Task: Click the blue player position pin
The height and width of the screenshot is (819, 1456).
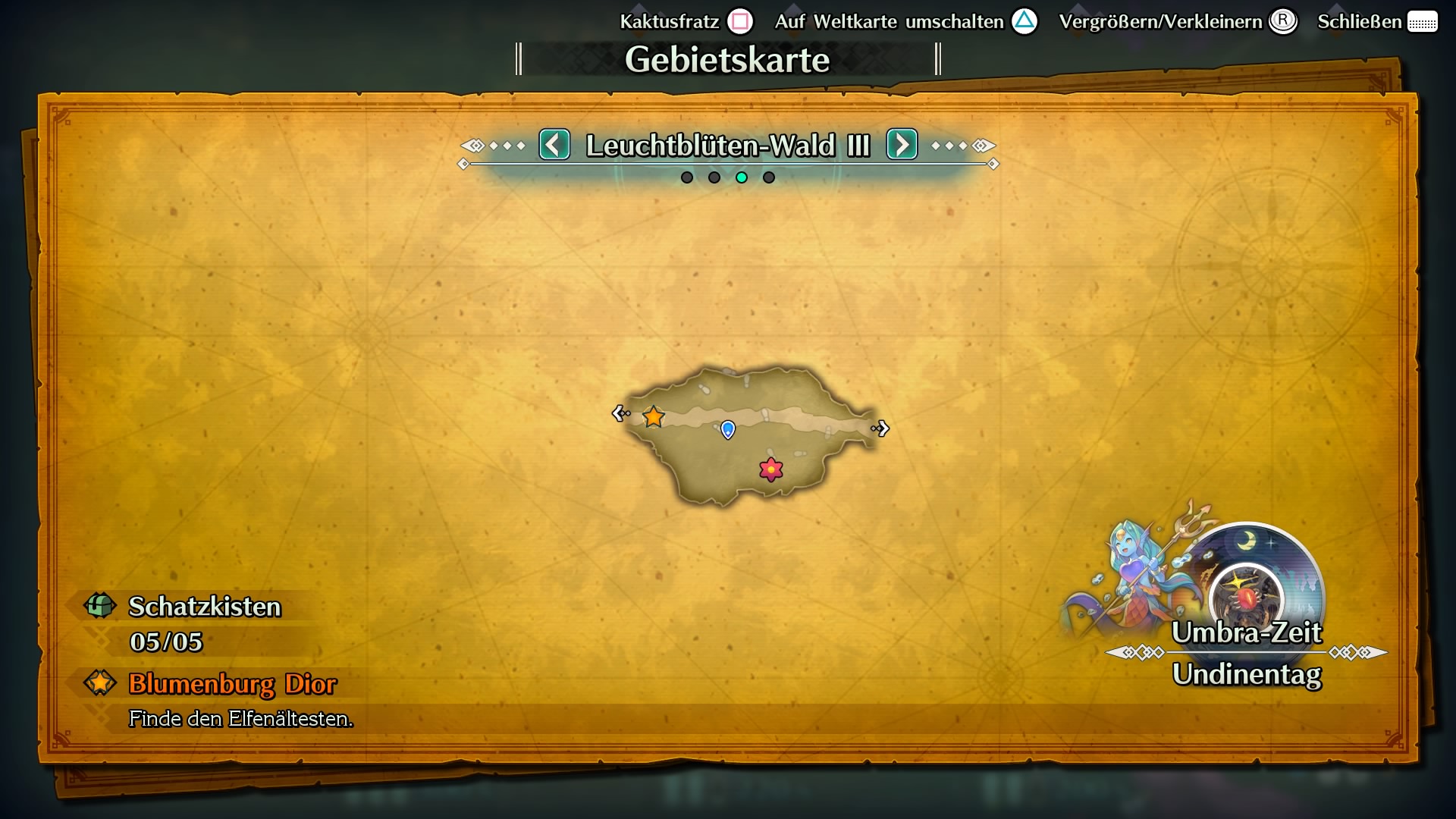Action: point(727,430)
